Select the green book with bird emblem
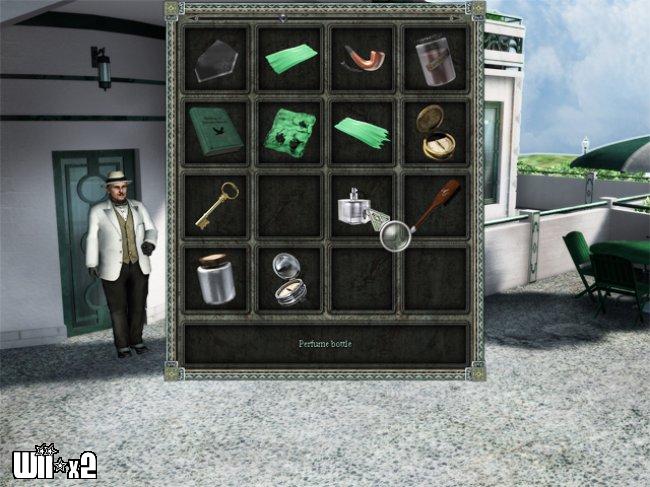This screenshot has height=487, width=650. tap(215, 131)
